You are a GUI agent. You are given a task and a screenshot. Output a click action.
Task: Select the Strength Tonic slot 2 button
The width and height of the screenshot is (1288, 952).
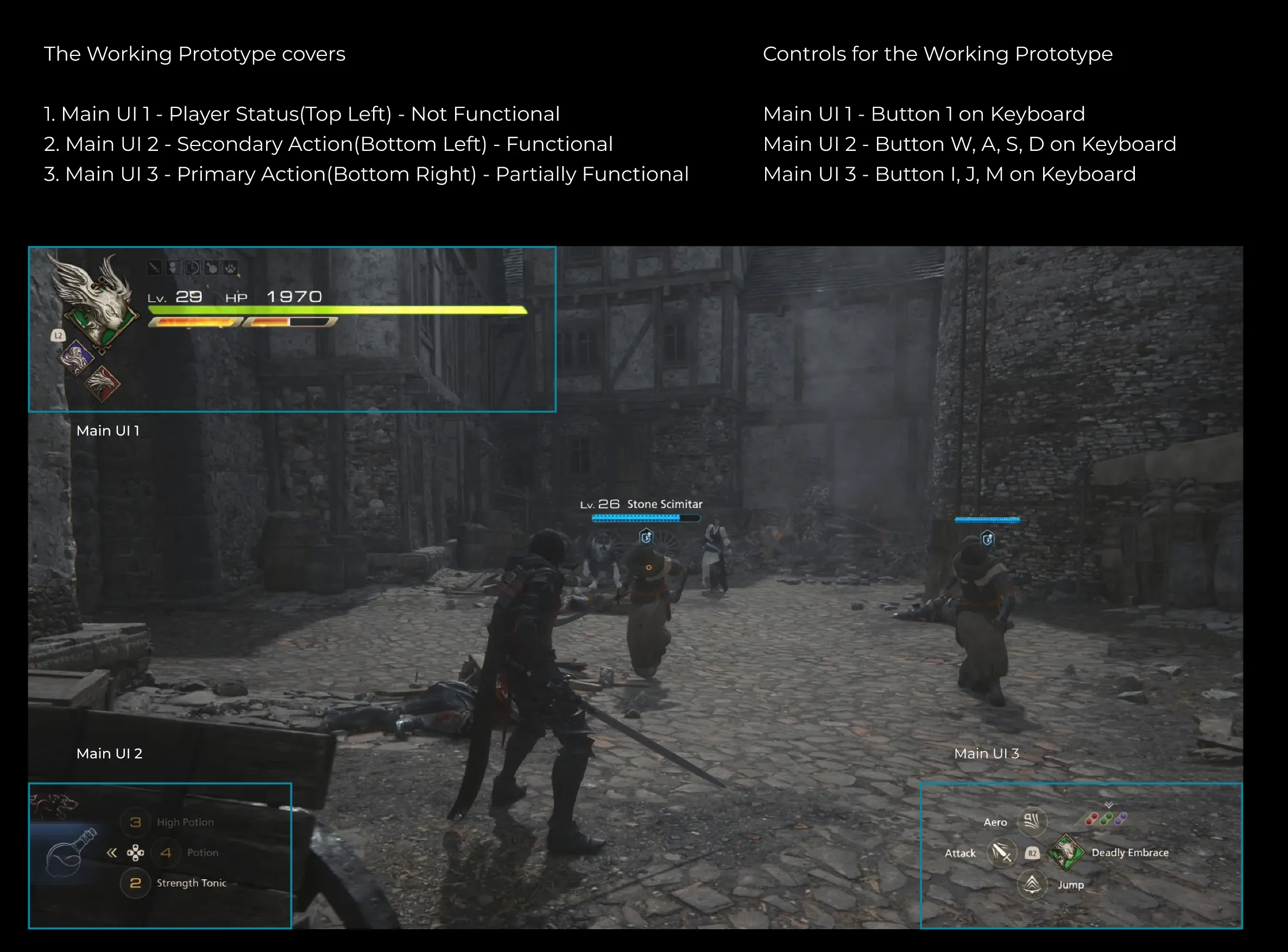[136, 883]
